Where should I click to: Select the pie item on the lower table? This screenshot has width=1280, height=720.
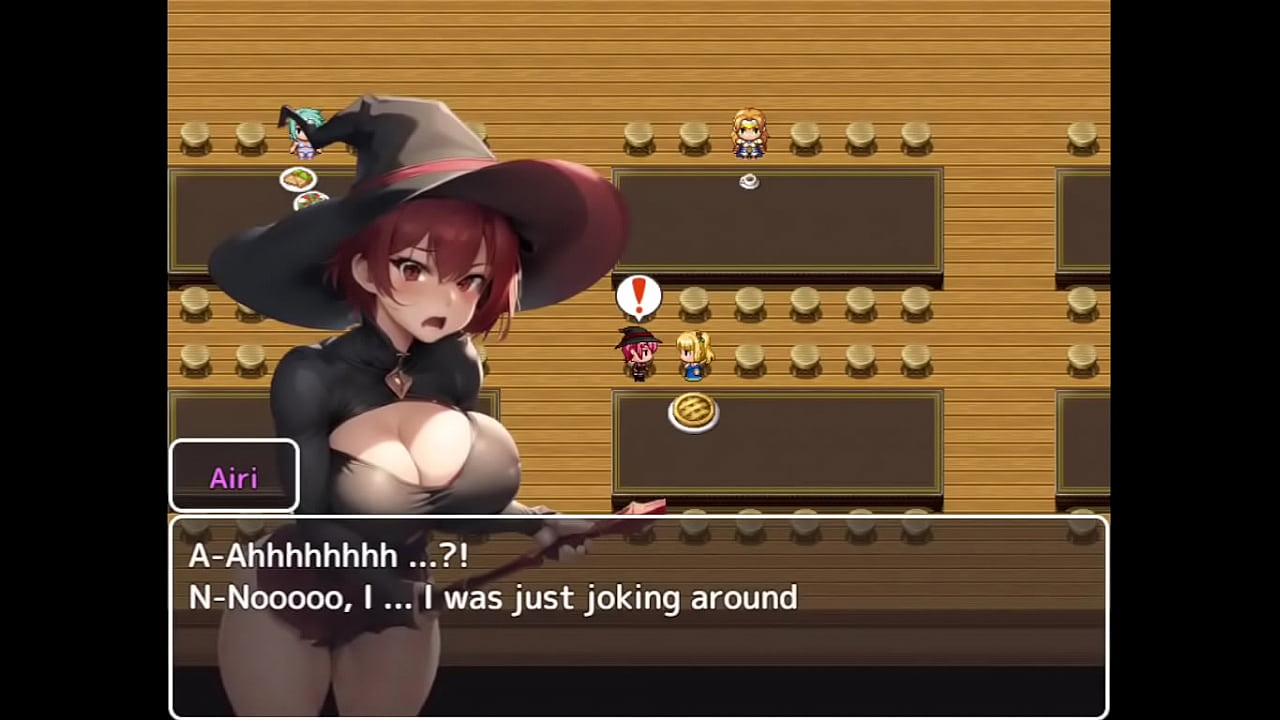coord(694,412)
